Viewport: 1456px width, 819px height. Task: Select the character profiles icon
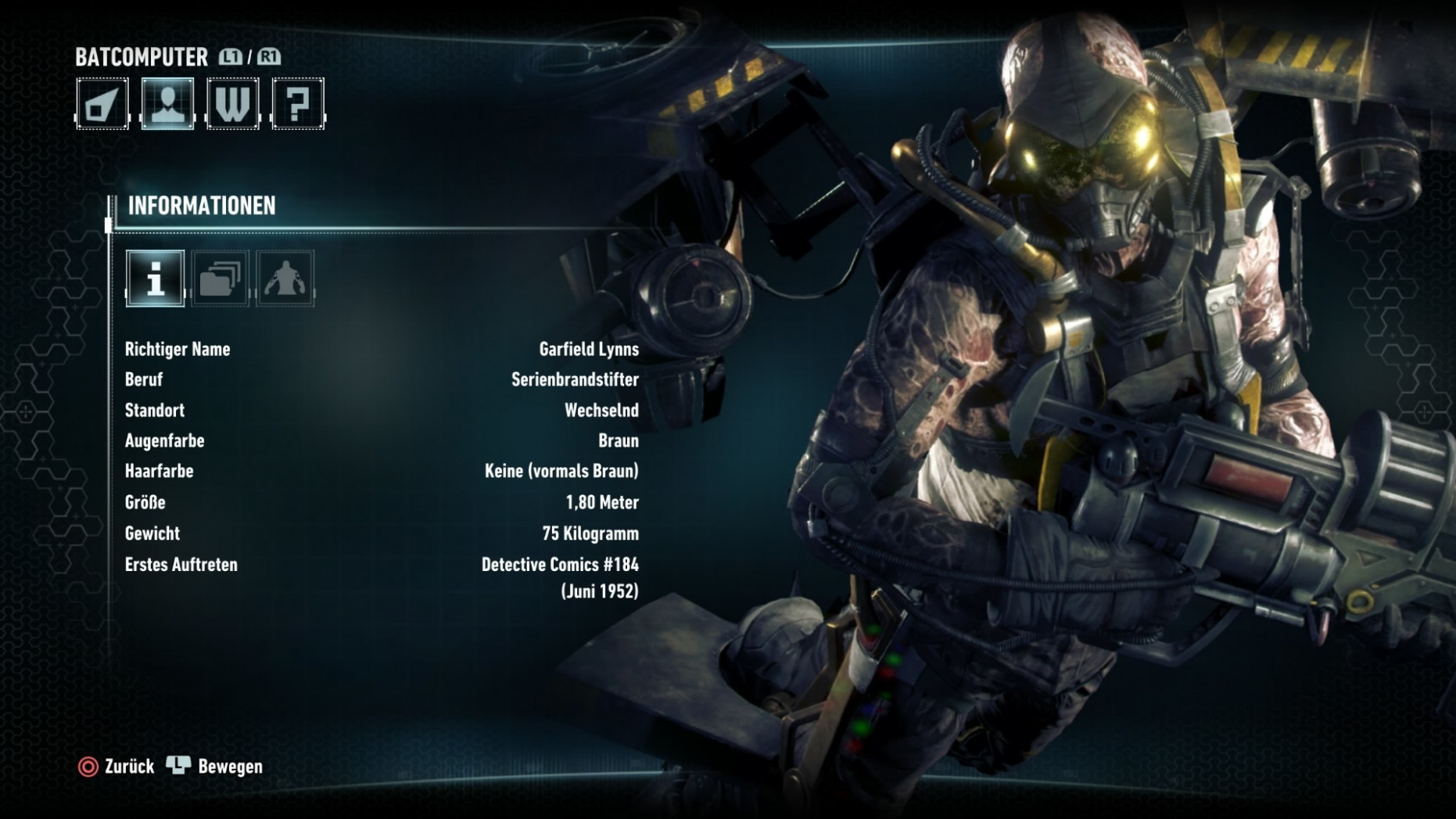click(167, 102)
